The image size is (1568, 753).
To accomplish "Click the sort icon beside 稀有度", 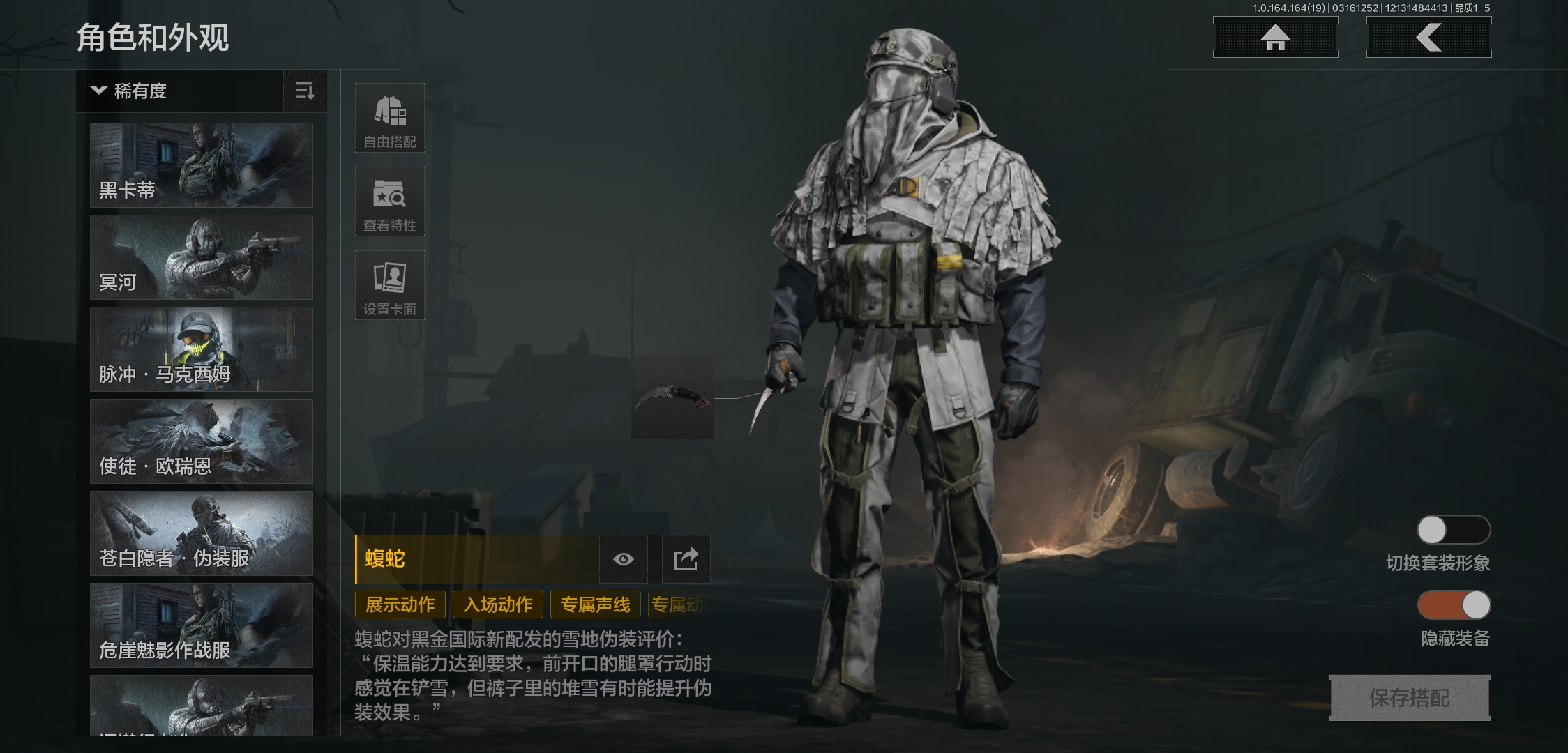I will pos(305,91).
